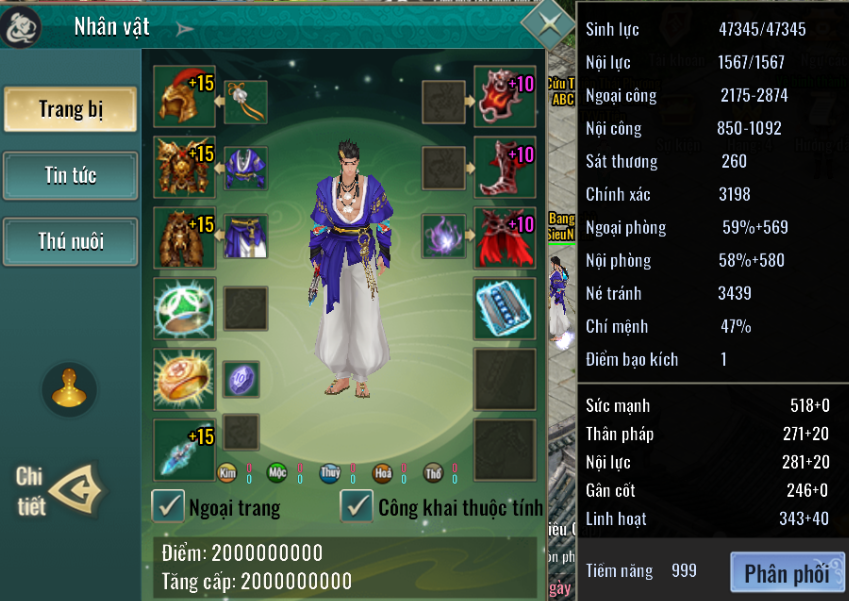Screen dimensions: 849x601
Task: Switch to the Trang bị tab
Action: pyautogui.click(x=70, y=109)
